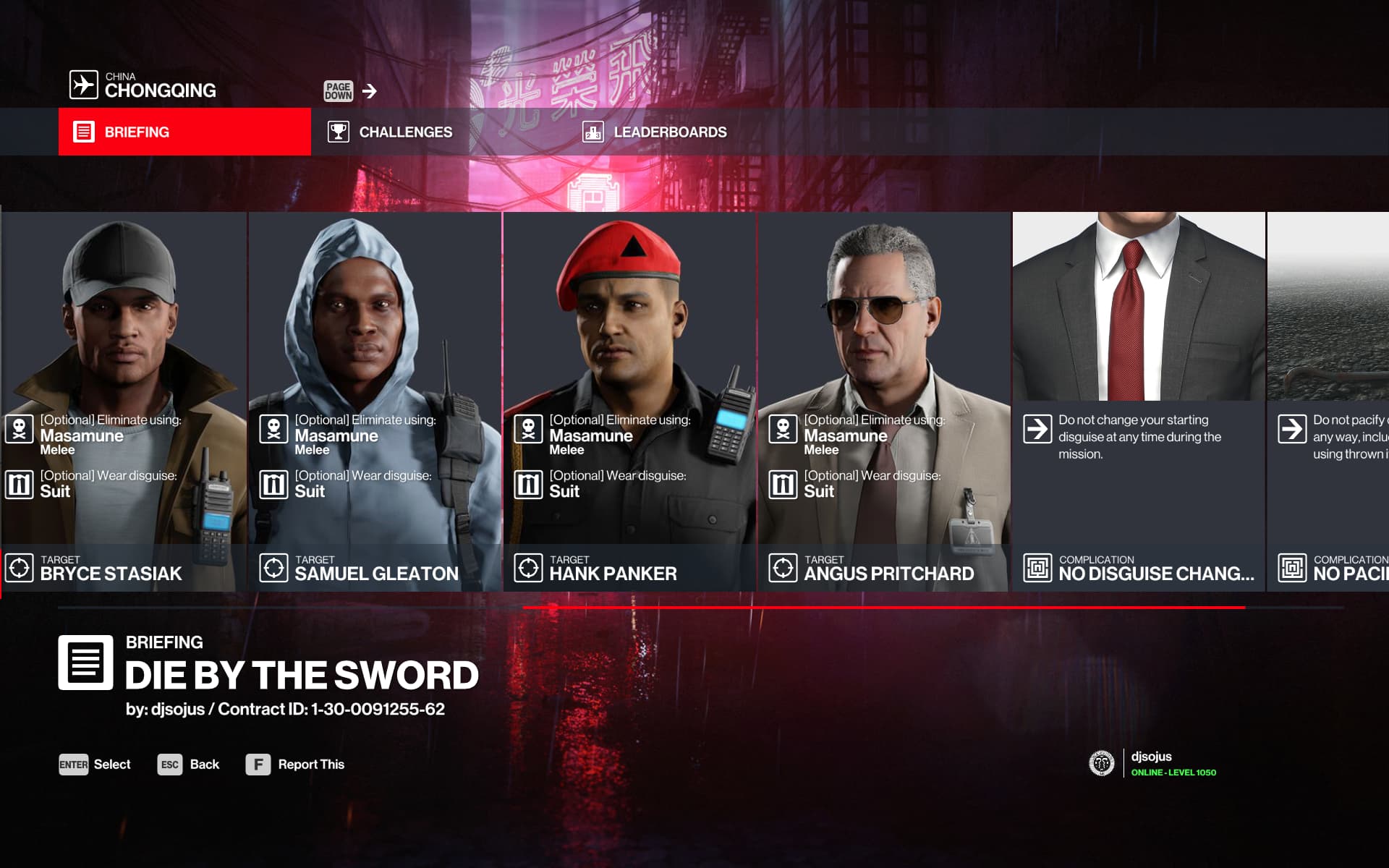Click the Select prompt button
This screenshot has height=868, width=1389.
[95, 765]
